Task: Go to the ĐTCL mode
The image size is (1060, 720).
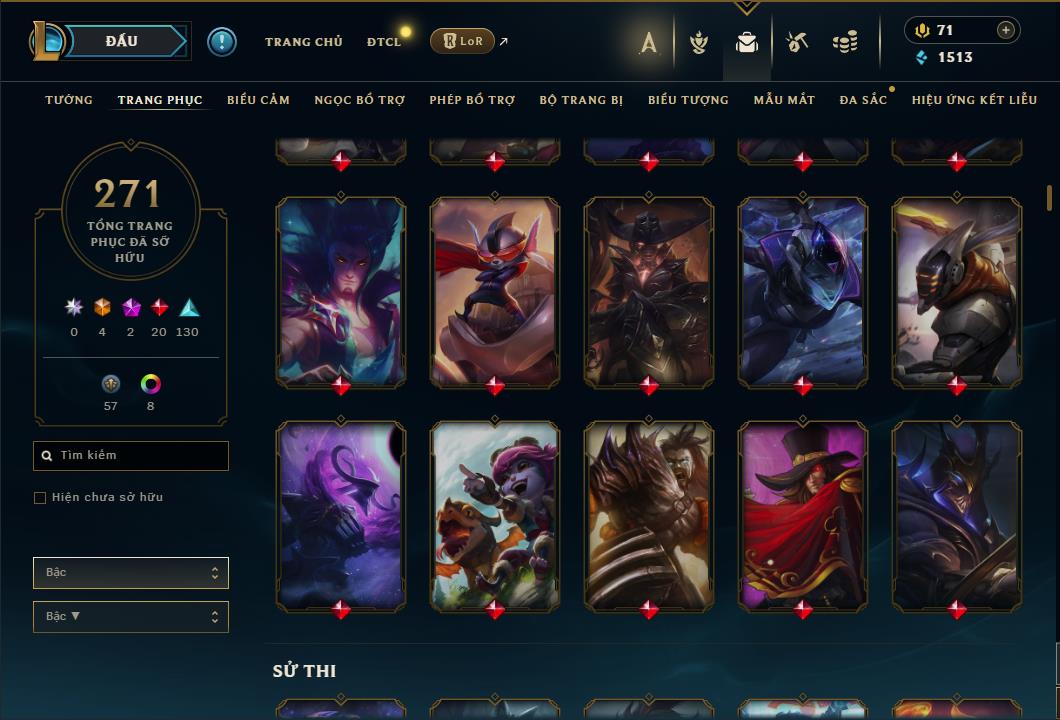Action: [x=384, y=42]
